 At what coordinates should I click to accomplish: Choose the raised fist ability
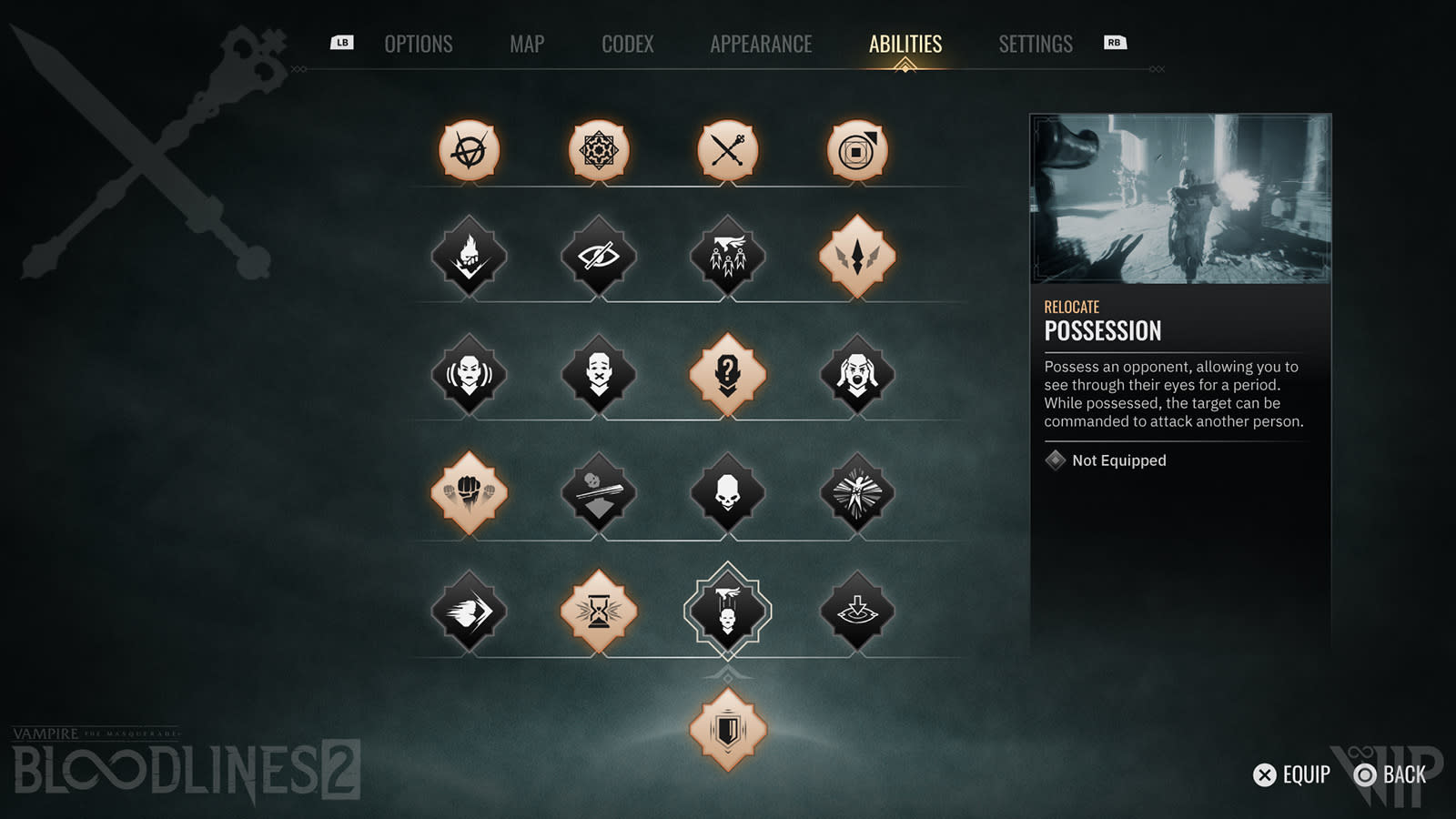(469, 492)
